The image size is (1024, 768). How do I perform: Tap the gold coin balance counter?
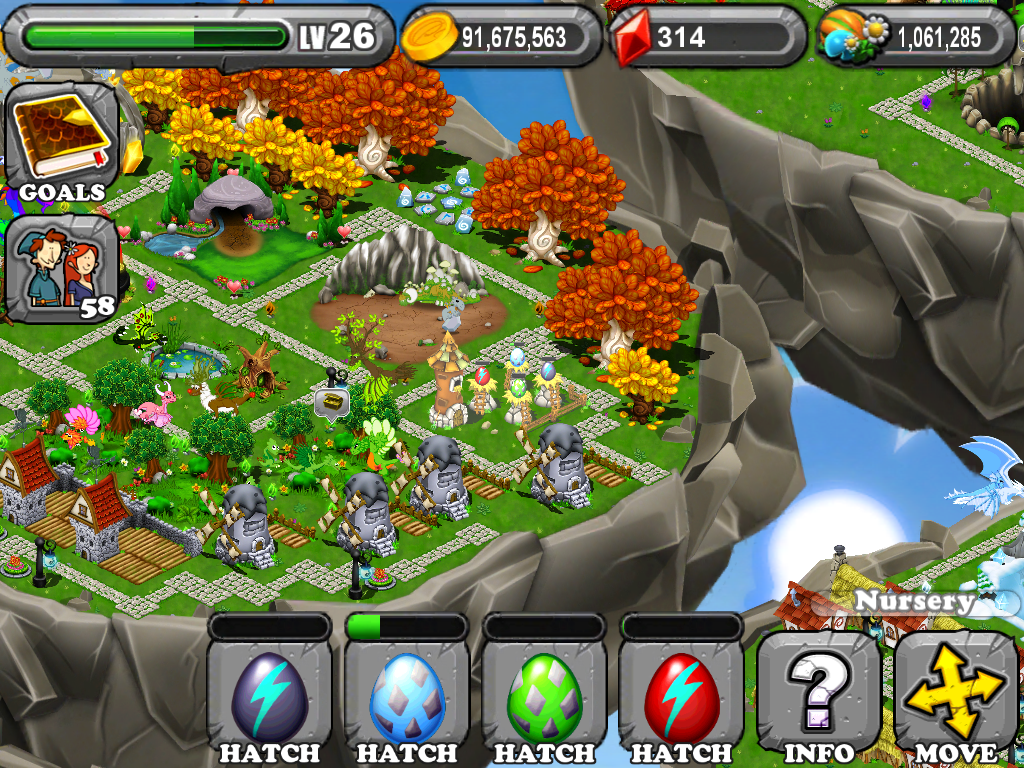[501, 38]
